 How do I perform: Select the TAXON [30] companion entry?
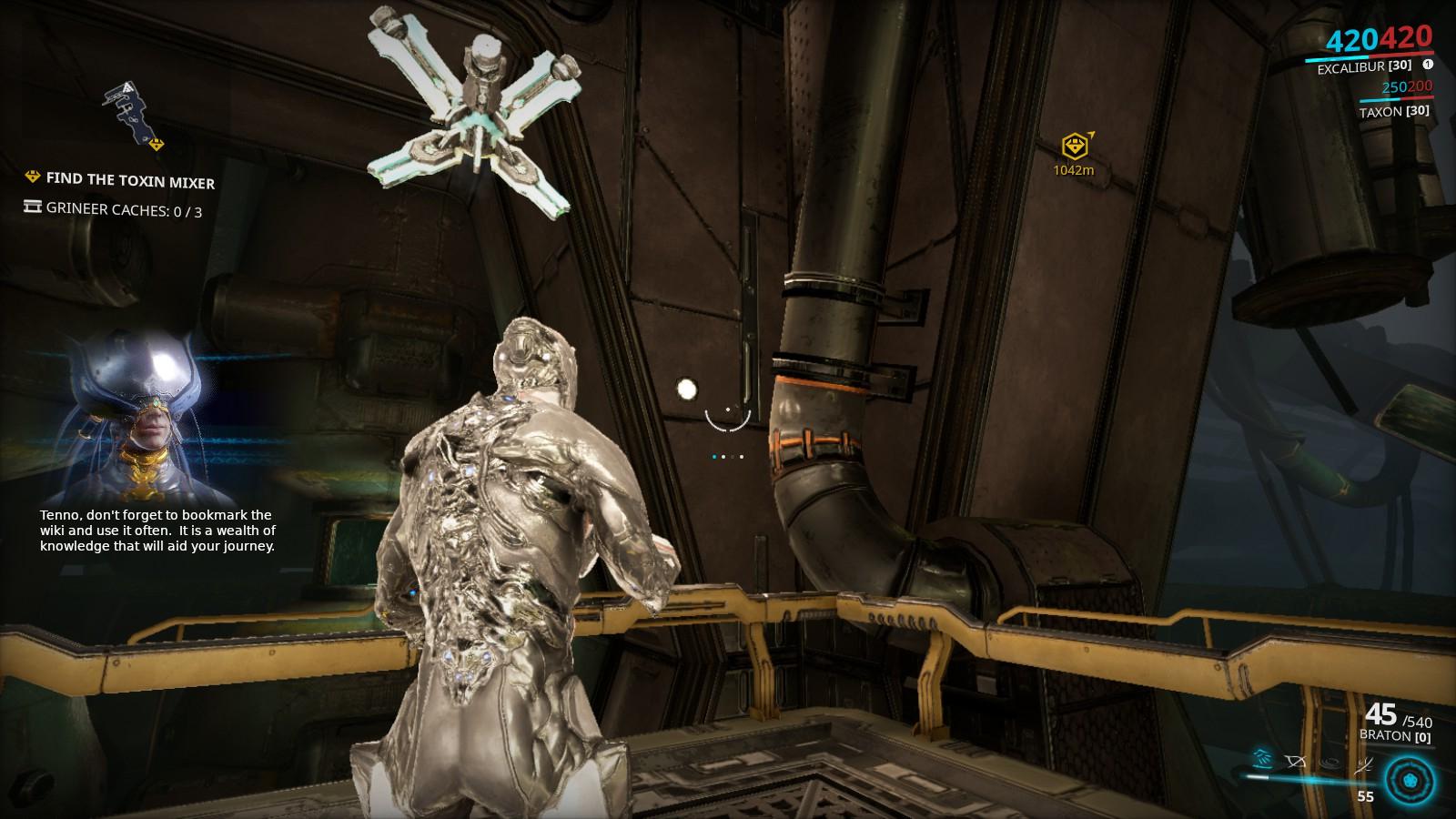coord(1395,111)
